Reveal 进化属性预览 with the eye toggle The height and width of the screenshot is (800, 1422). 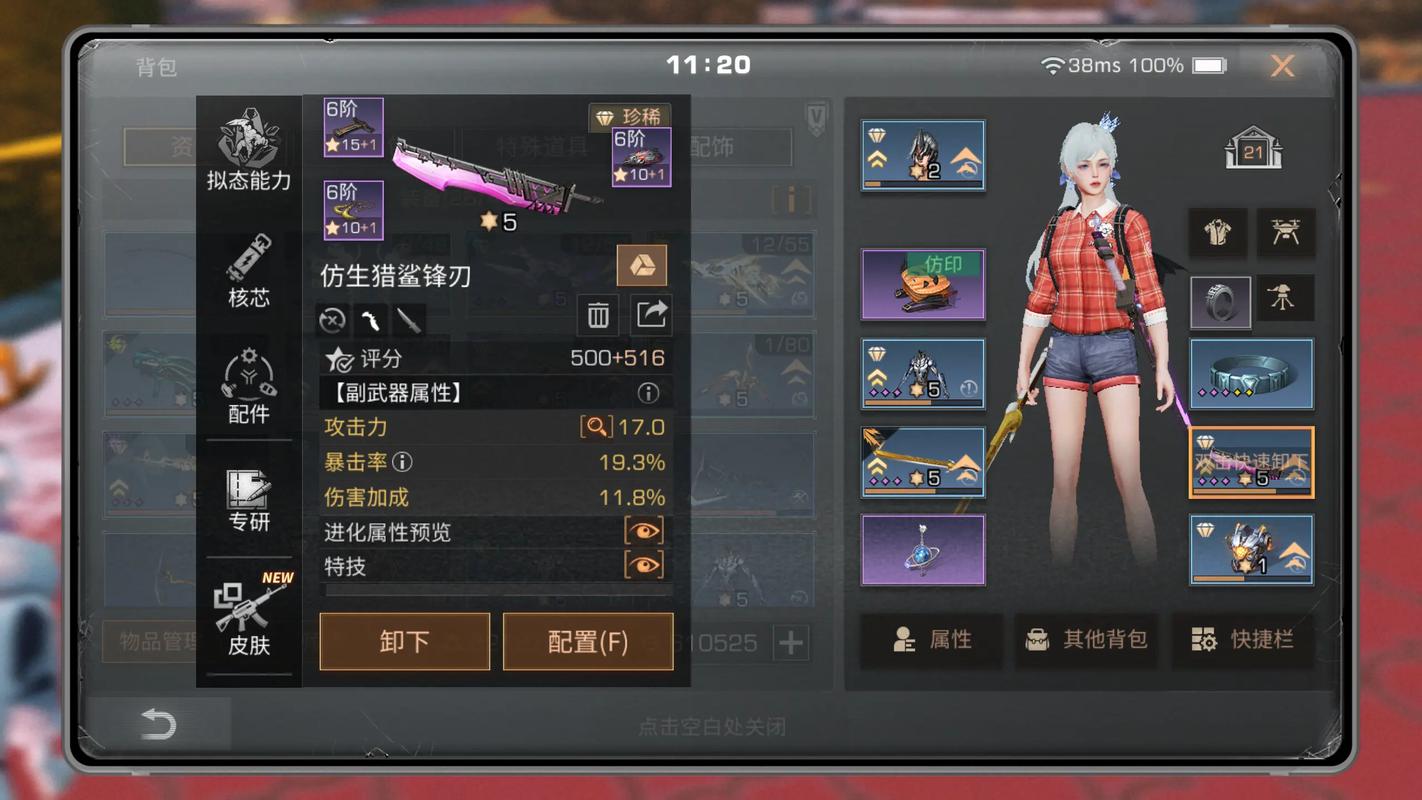pos(644,531)
